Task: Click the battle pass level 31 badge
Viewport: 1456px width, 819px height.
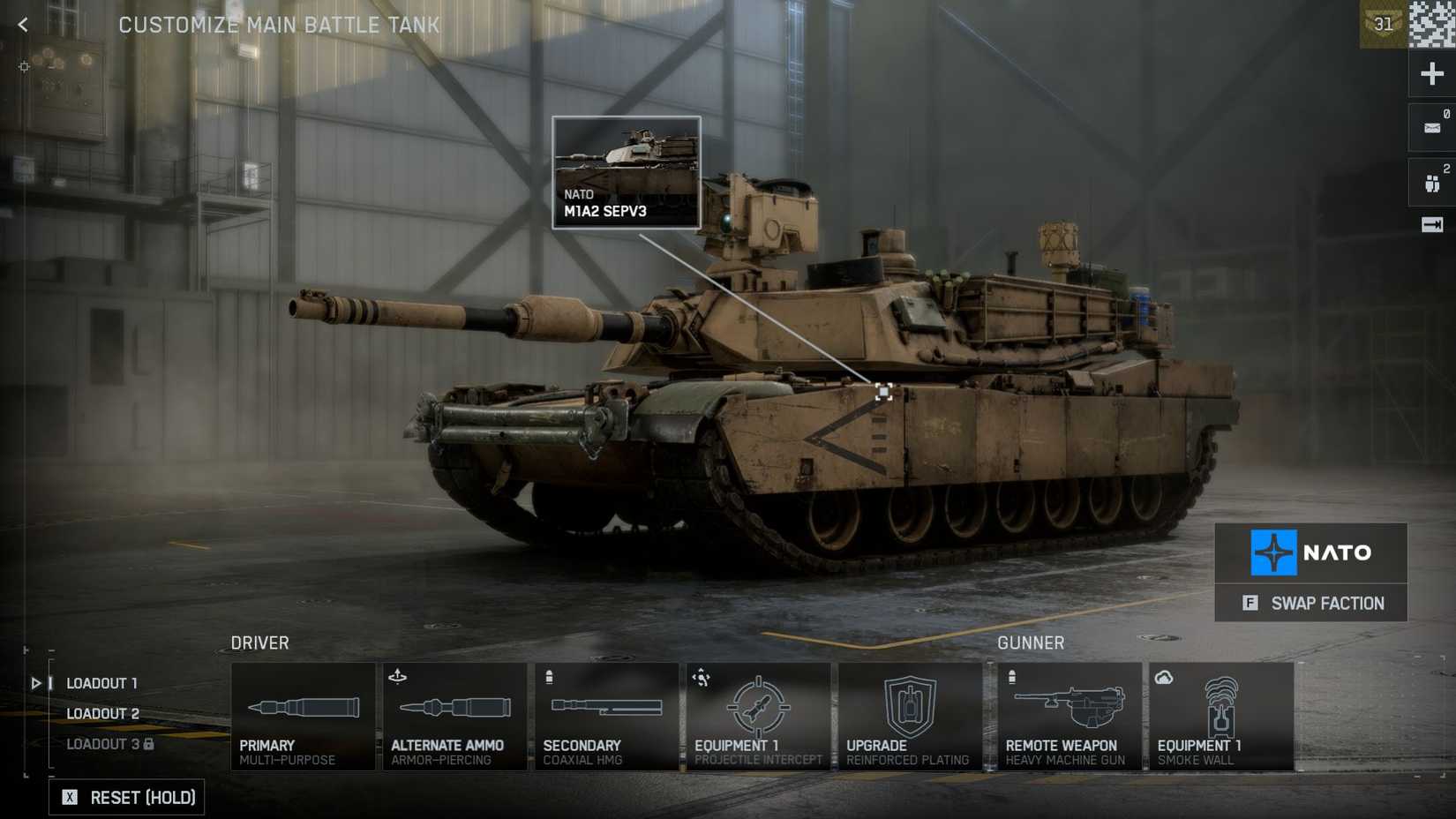Action: (x=1383, y=24)
